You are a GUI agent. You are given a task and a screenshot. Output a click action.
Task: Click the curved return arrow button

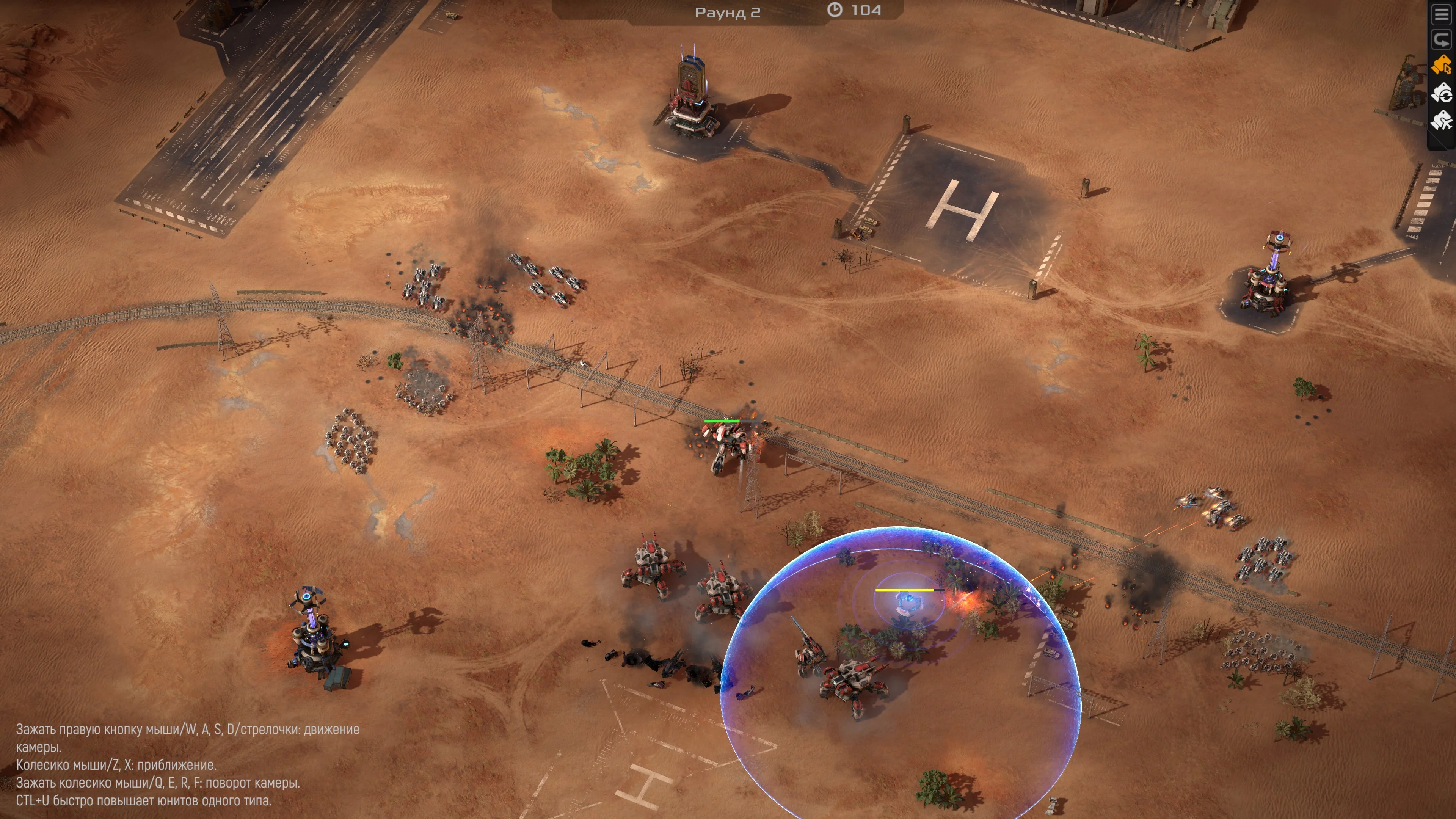tap(1442, 40)
